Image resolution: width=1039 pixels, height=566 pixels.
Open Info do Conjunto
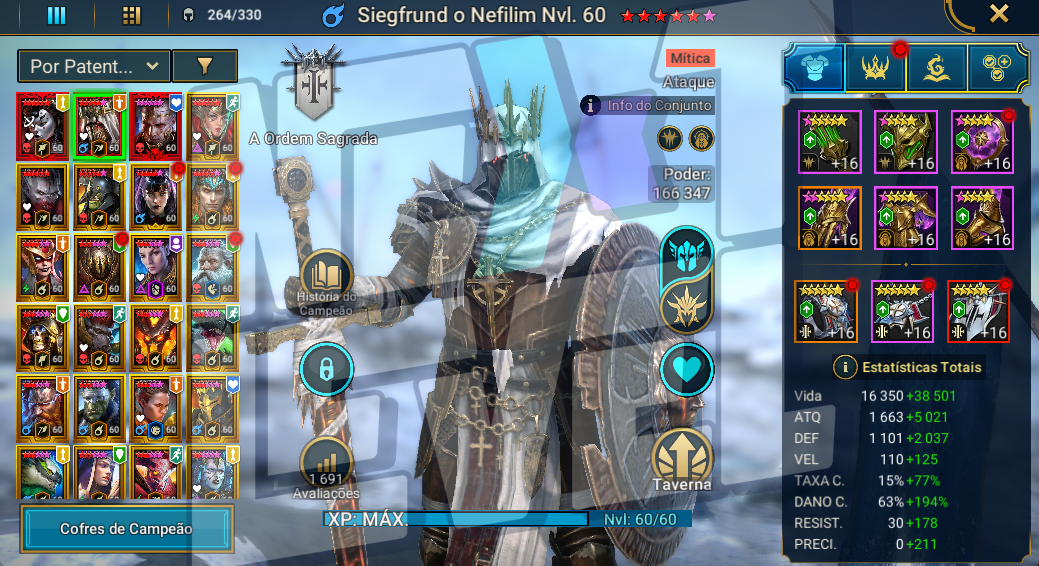point(648,105)
